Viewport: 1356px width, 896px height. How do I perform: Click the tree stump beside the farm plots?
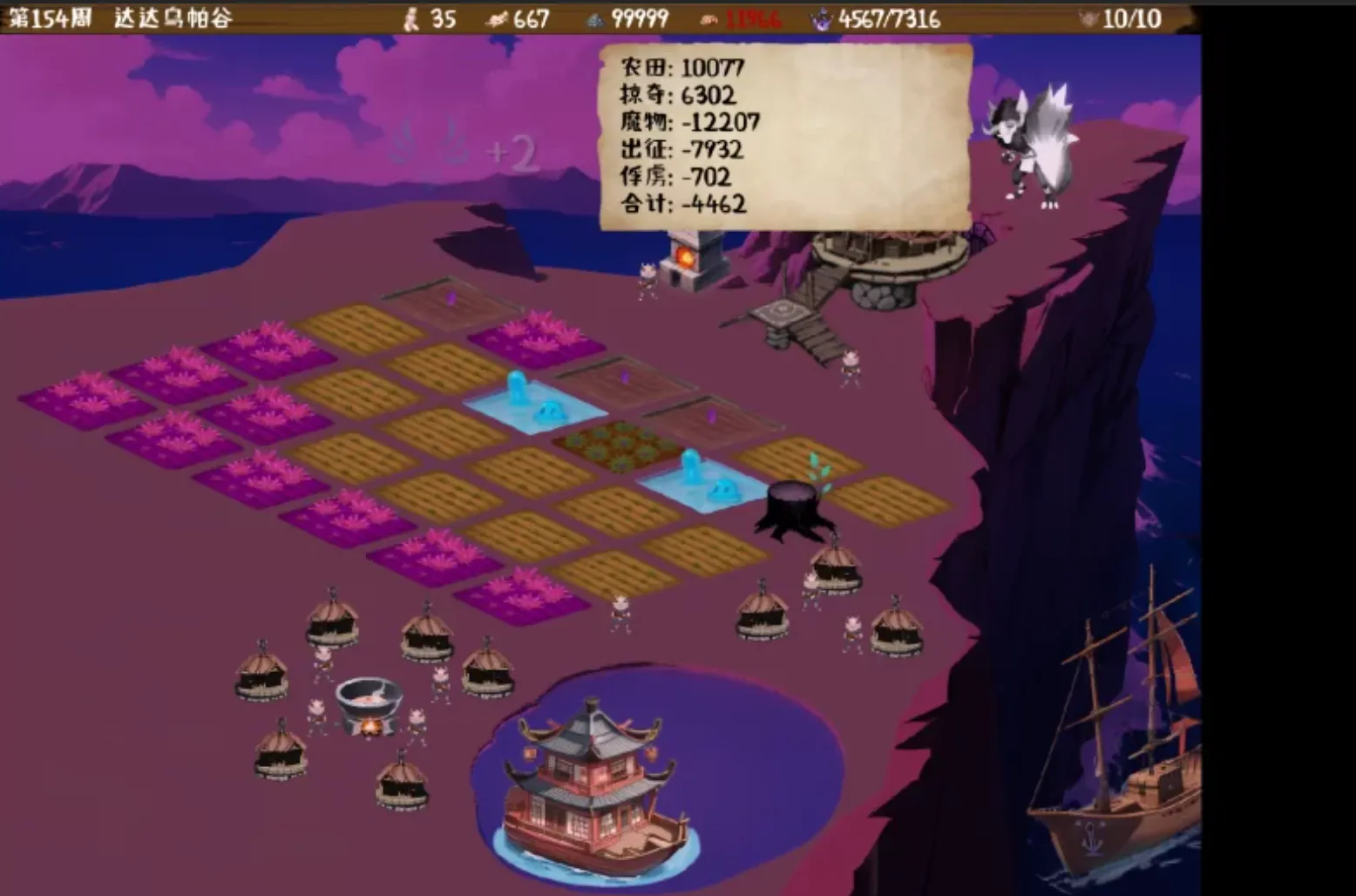click(795, 501)
